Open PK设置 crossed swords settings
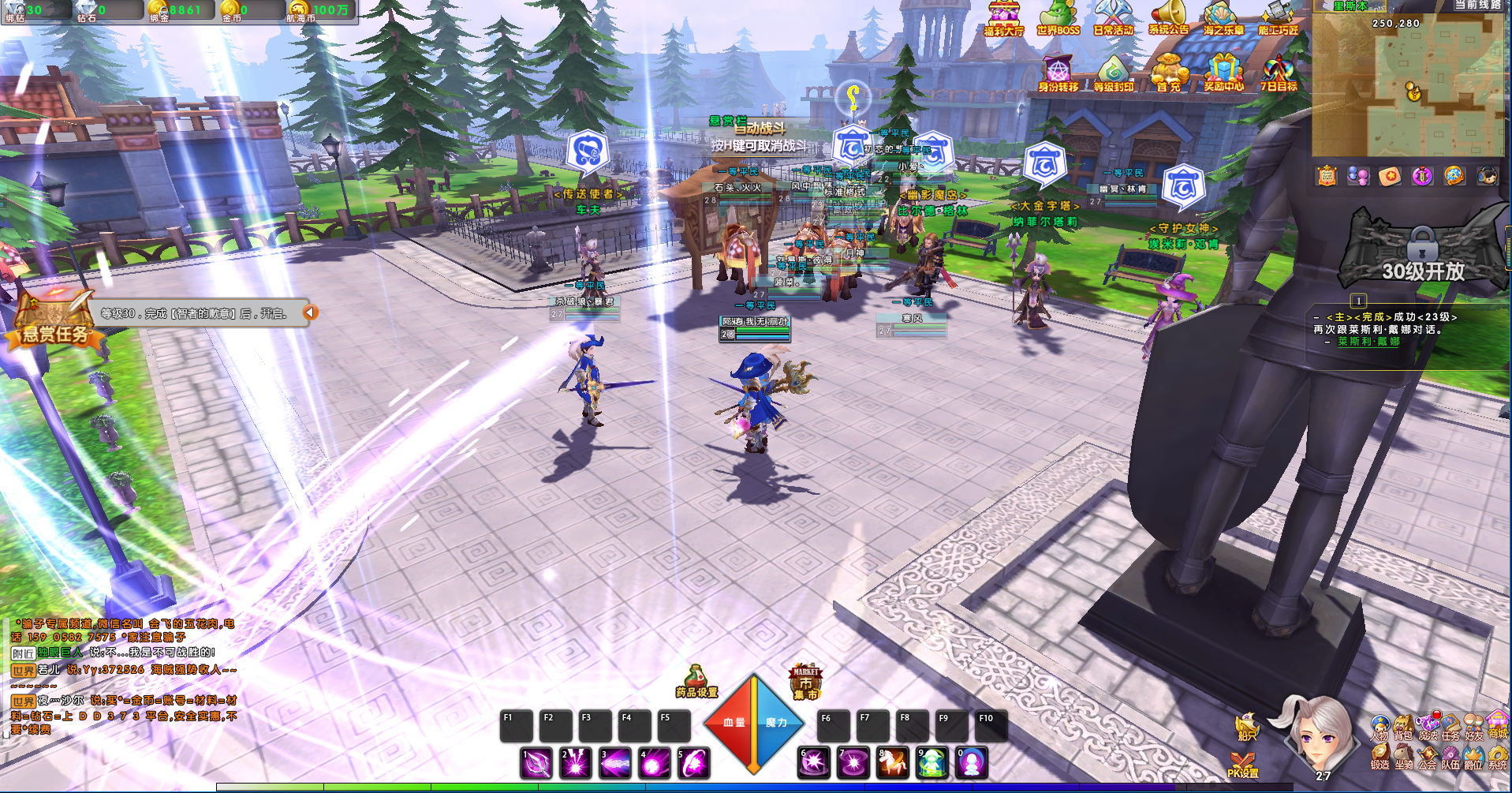The width and height of the screenshot is (1512, 793). (1242, 764)
